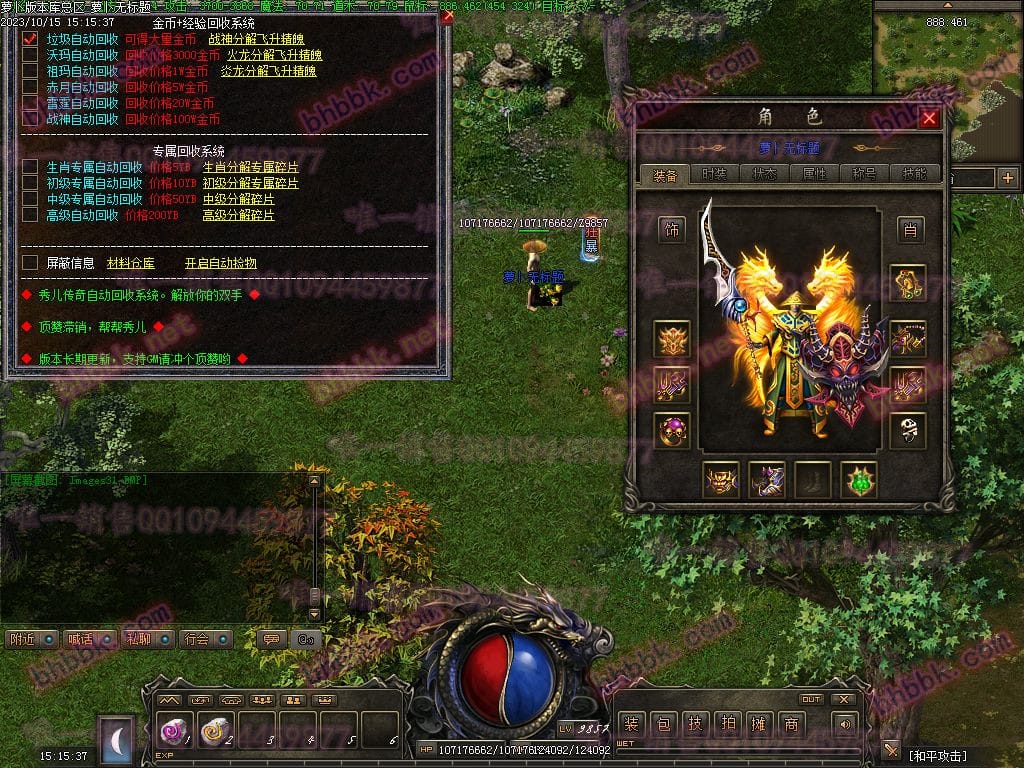The height and width of the screenshot is (768, 1024).
Task: Open the 饰 accessories button
Action: (671, 230)
